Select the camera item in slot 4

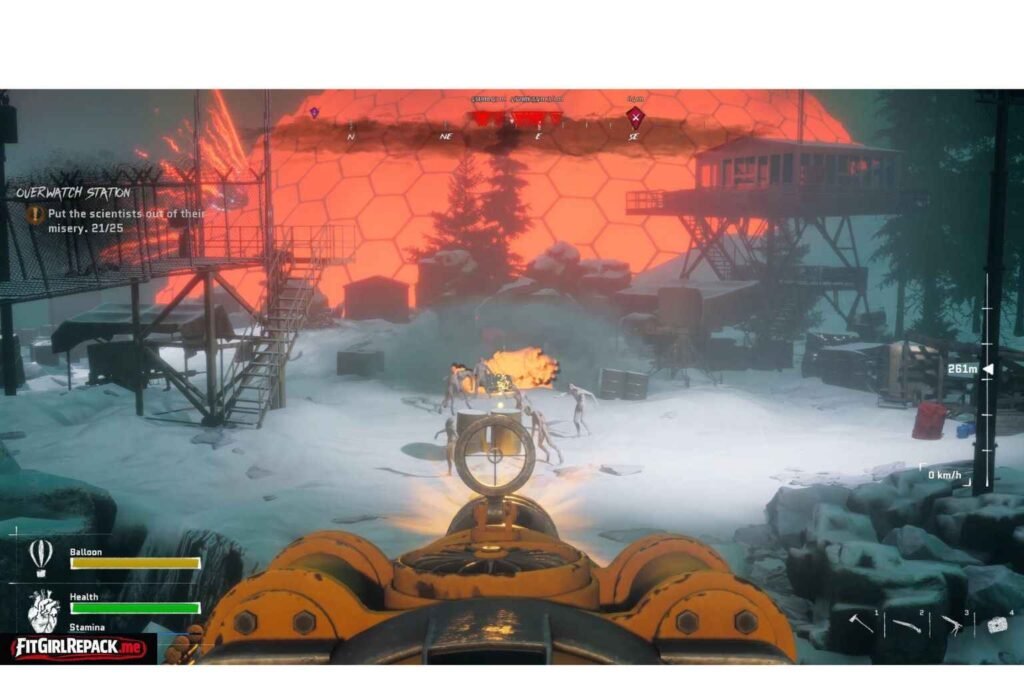(996, 624)
